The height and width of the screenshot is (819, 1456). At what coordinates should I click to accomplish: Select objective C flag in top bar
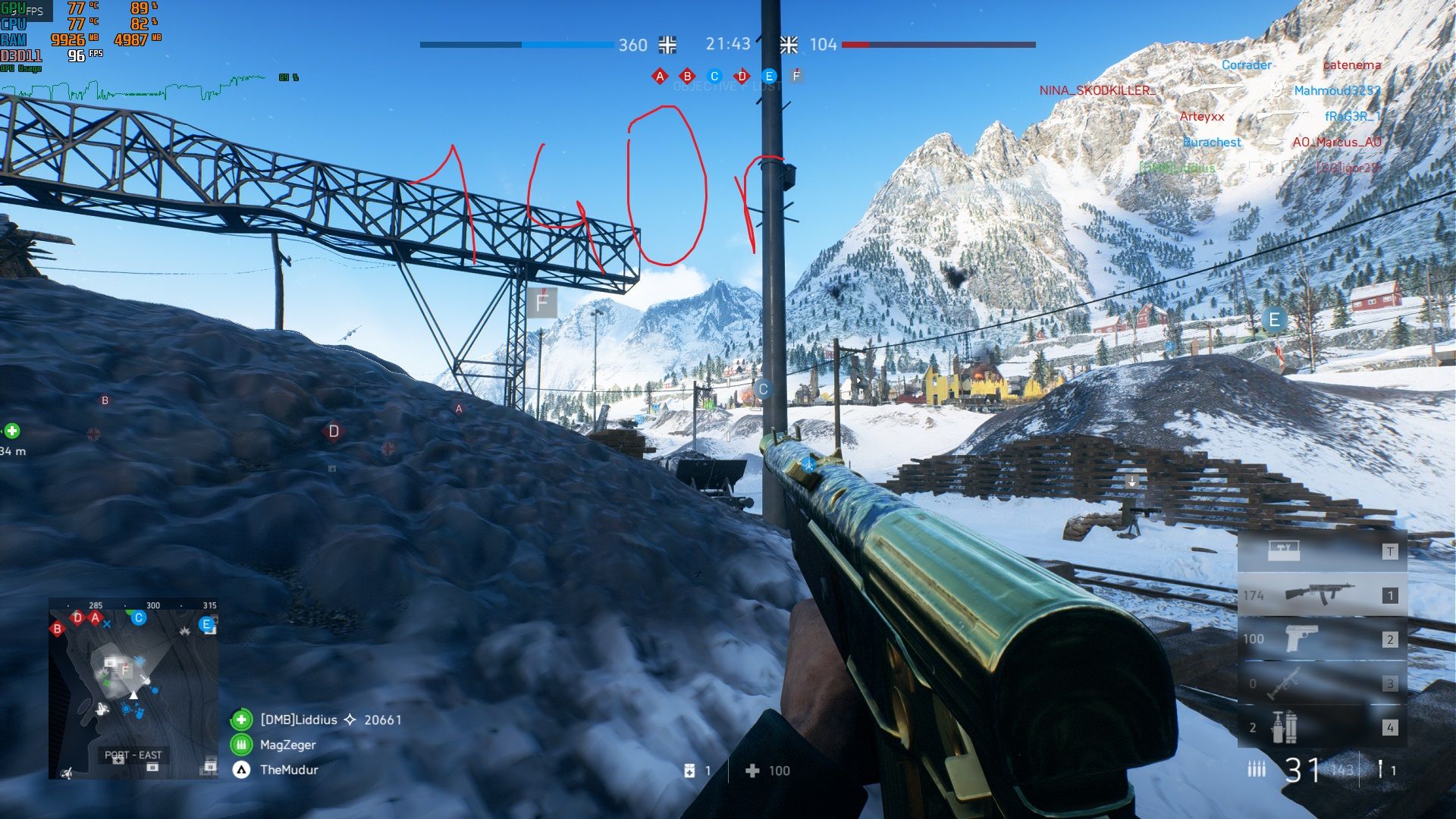[714, 76]
